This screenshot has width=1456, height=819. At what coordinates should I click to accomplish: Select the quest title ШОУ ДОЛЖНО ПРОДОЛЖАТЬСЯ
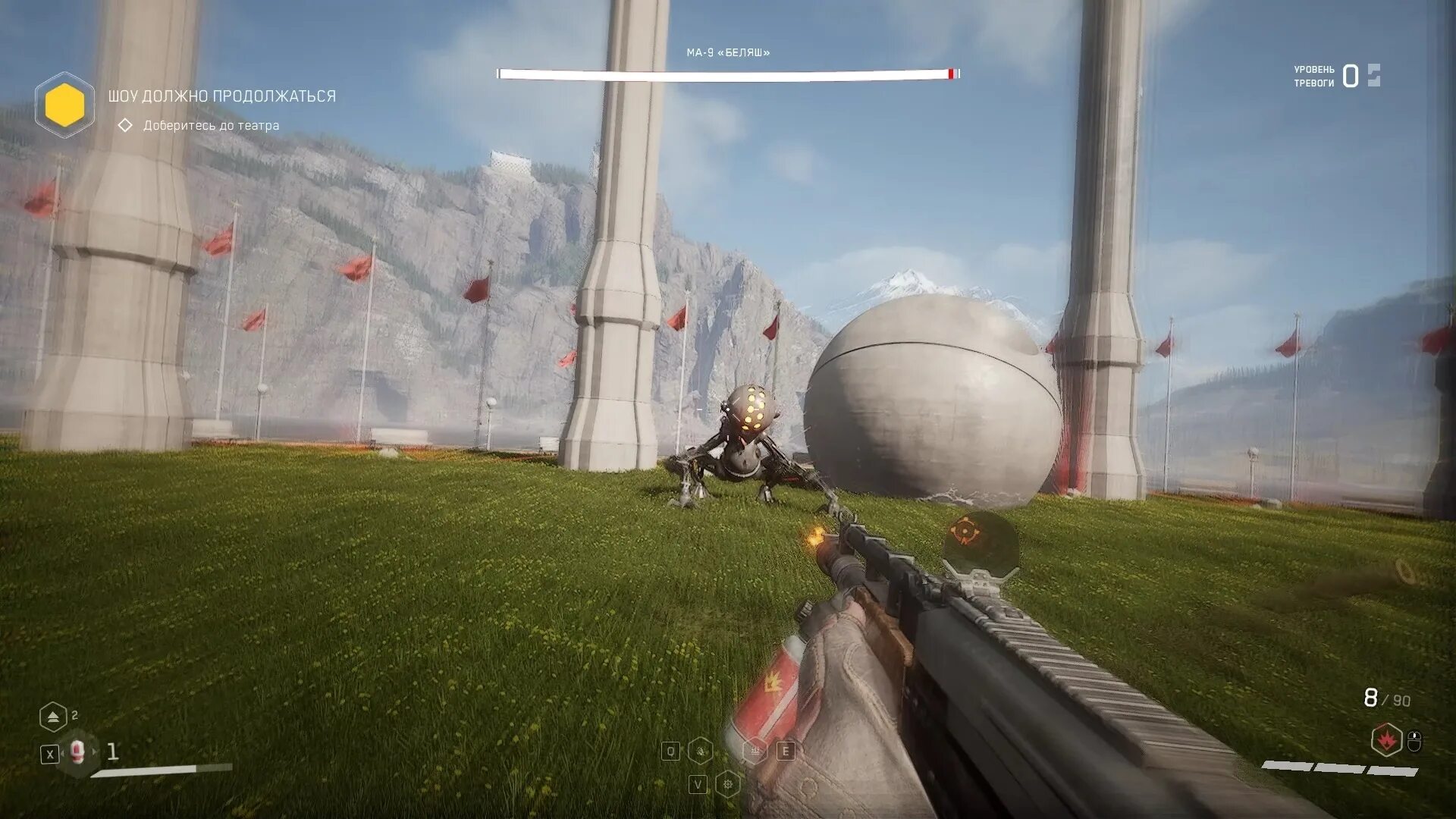221,96
